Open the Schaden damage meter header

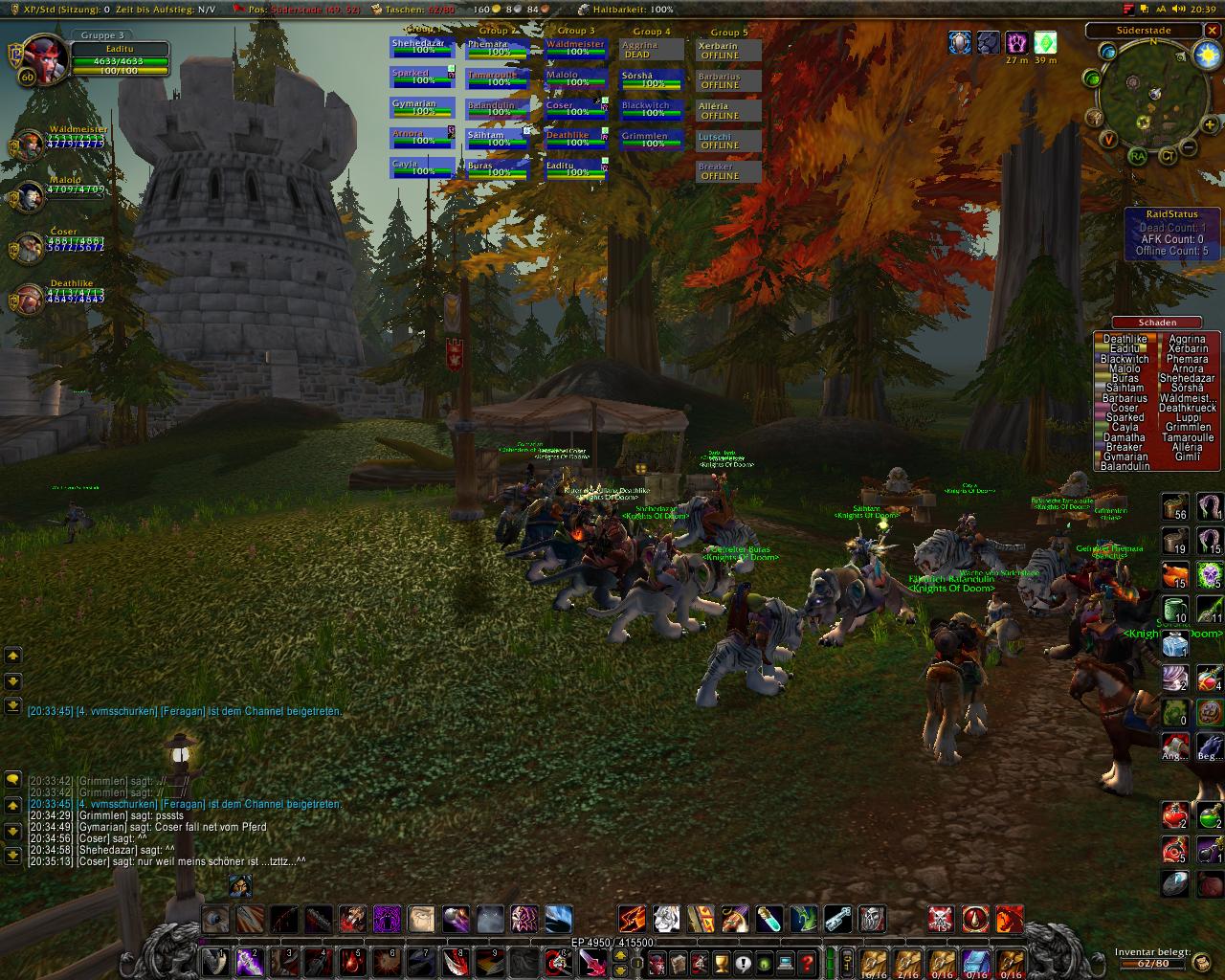(1156, 323)
